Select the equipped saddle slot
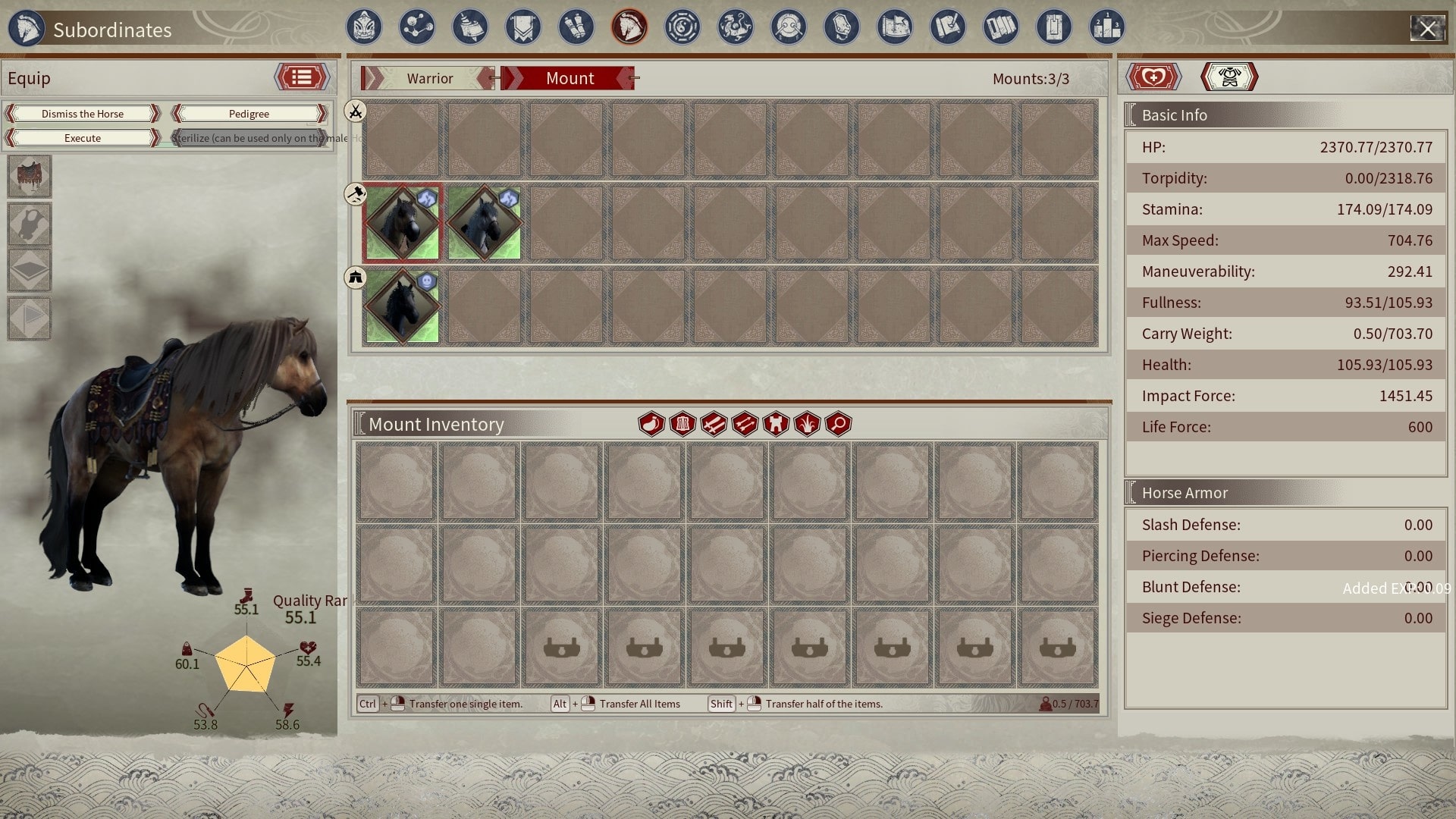The height and width of the screenshot is (819, 1456). coord(30,177)
